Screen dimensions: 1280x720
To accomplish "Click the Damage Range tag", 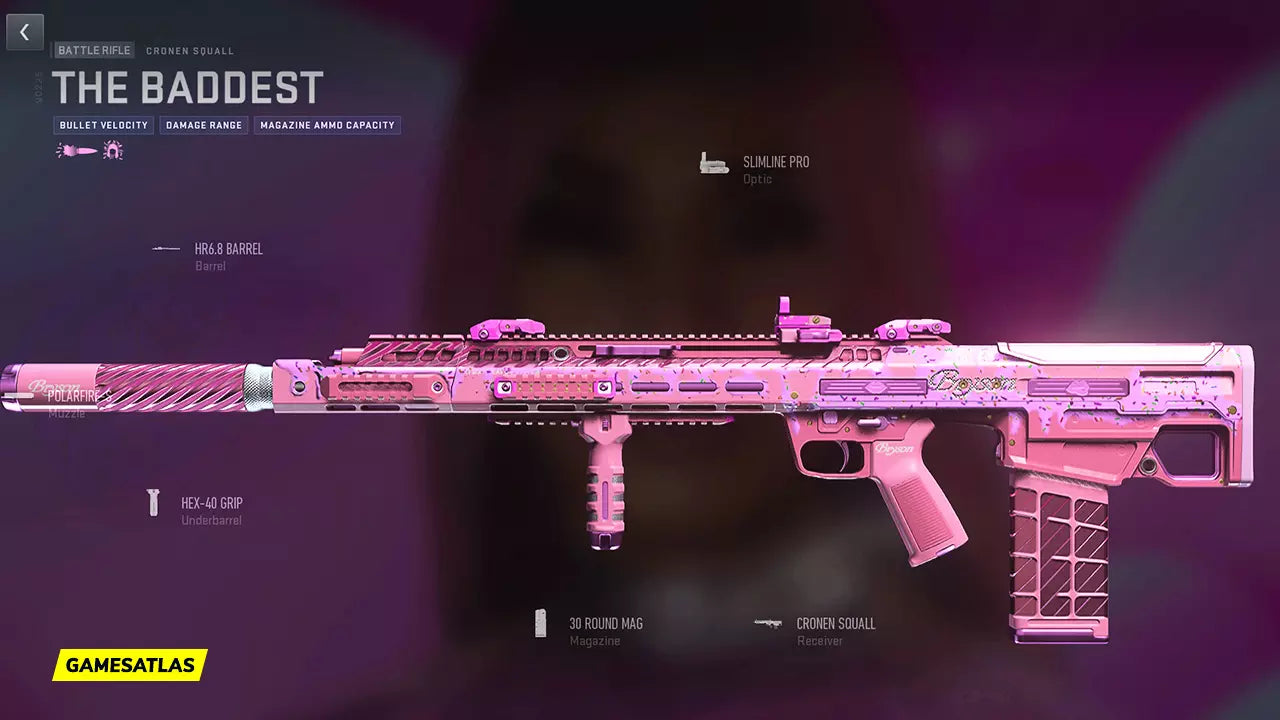I will coord(204,126).
